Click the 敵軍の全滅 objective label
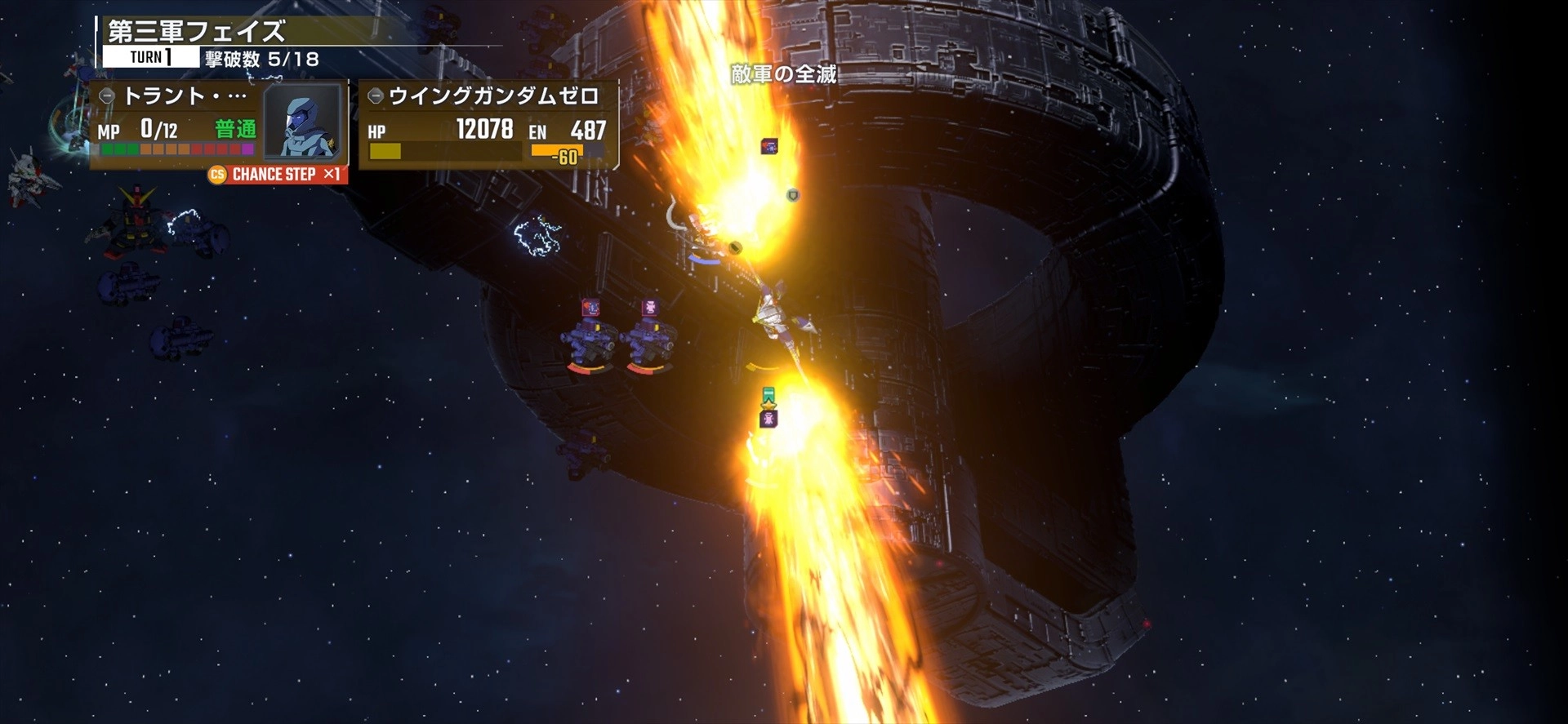 [x=783, y=74]
